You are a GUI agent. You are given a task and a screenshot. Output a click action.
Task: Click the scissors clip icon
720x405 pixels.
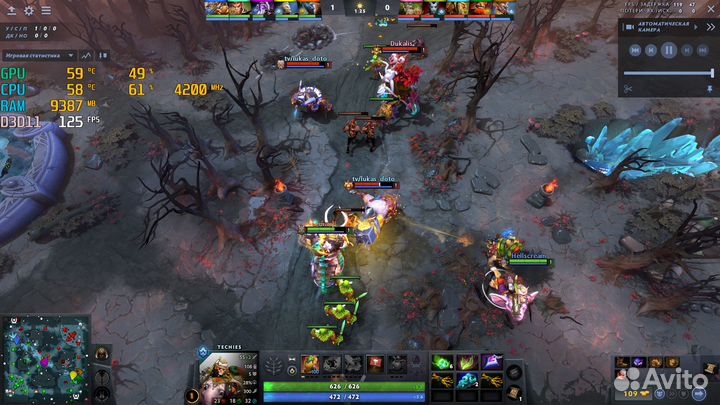(x=628, y=89)
